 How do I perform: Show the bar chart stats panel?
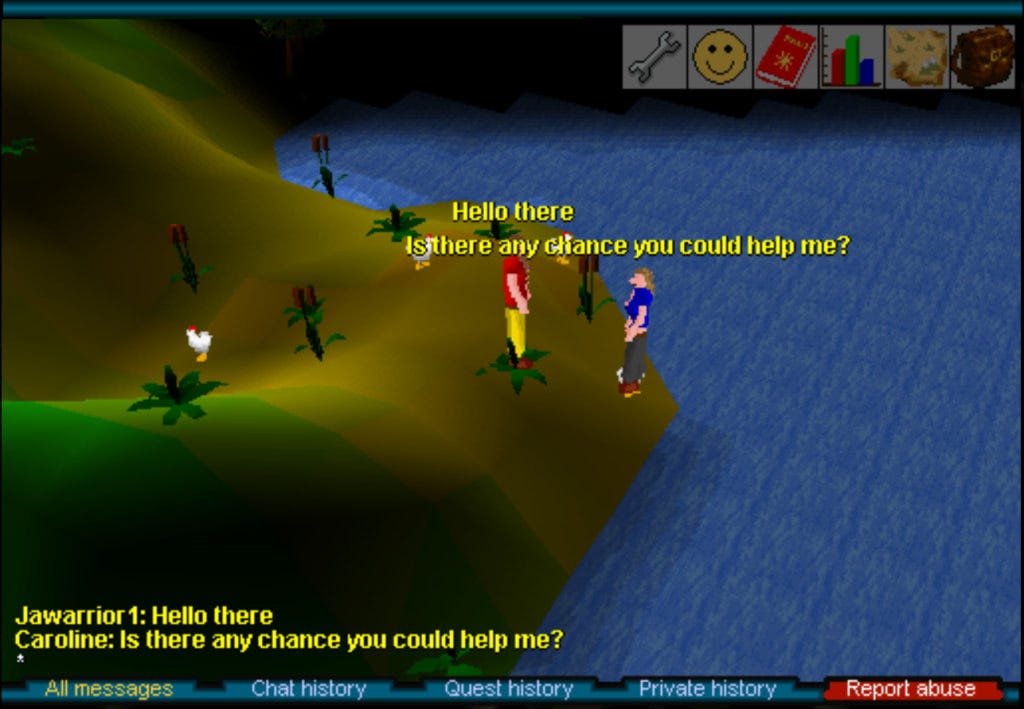852,57
